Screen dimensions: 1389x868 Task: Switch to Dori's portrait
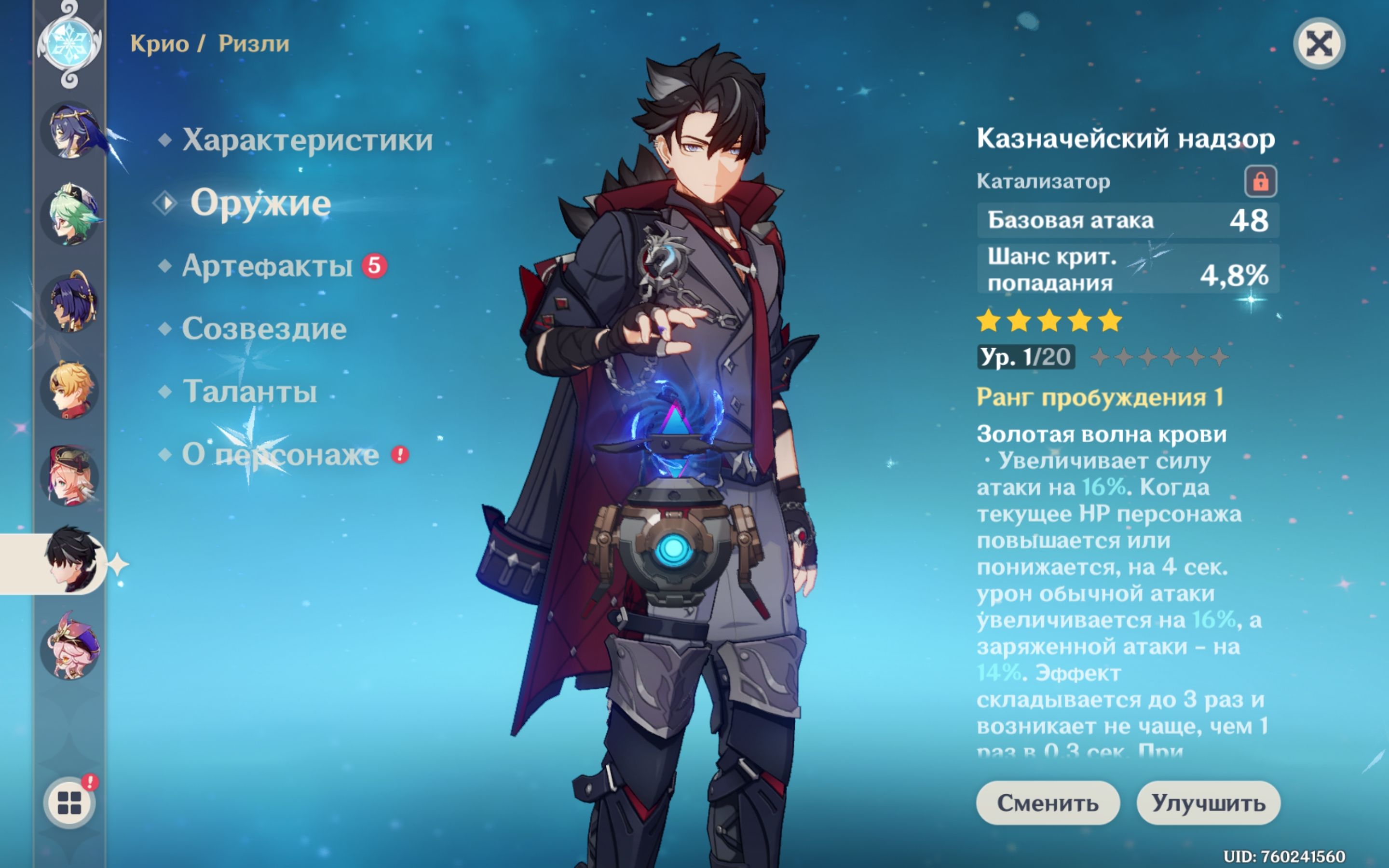click(70, 648)
